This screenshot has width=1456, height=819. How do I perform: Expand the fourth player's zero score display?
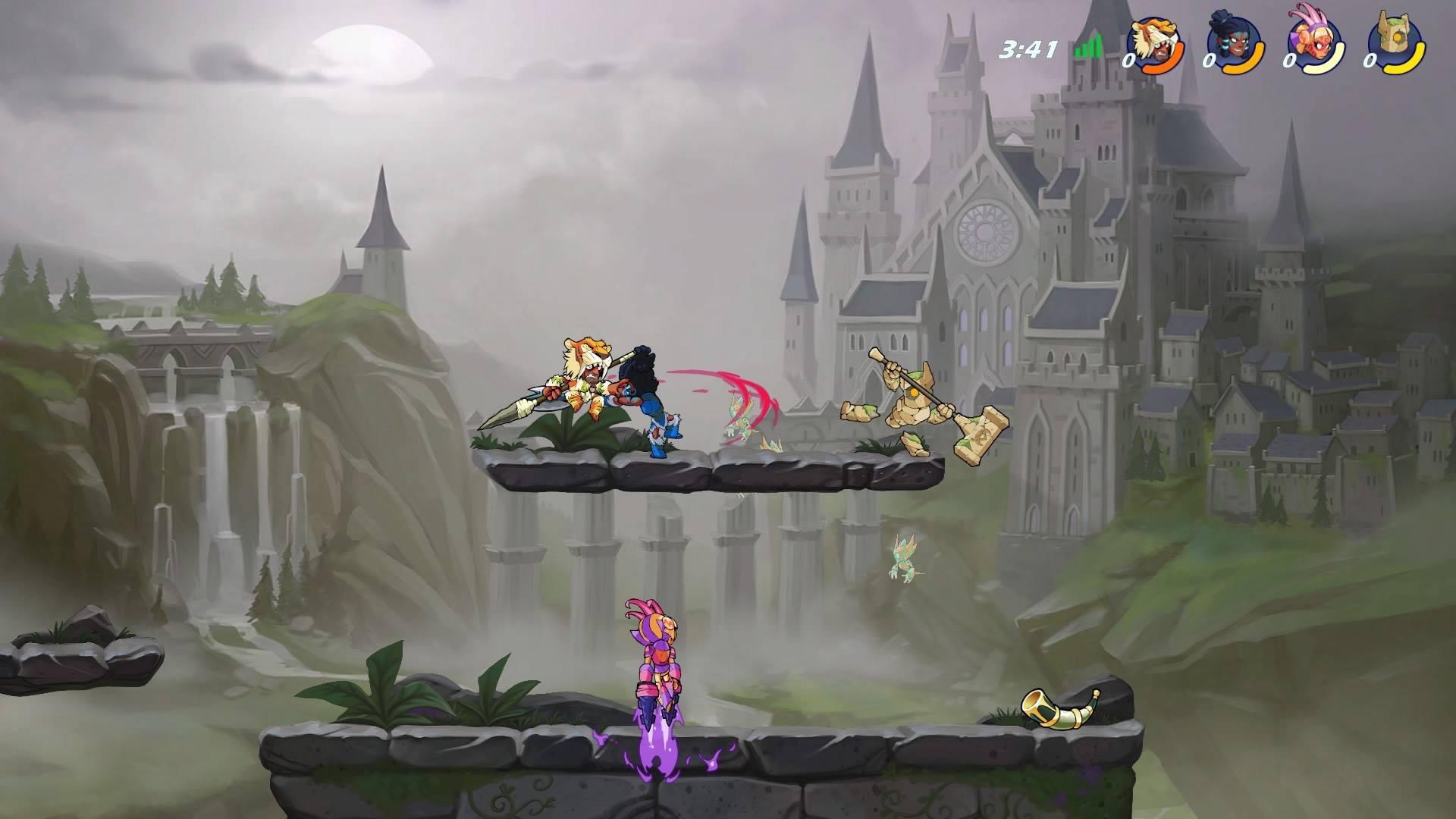pos(1371,62)
